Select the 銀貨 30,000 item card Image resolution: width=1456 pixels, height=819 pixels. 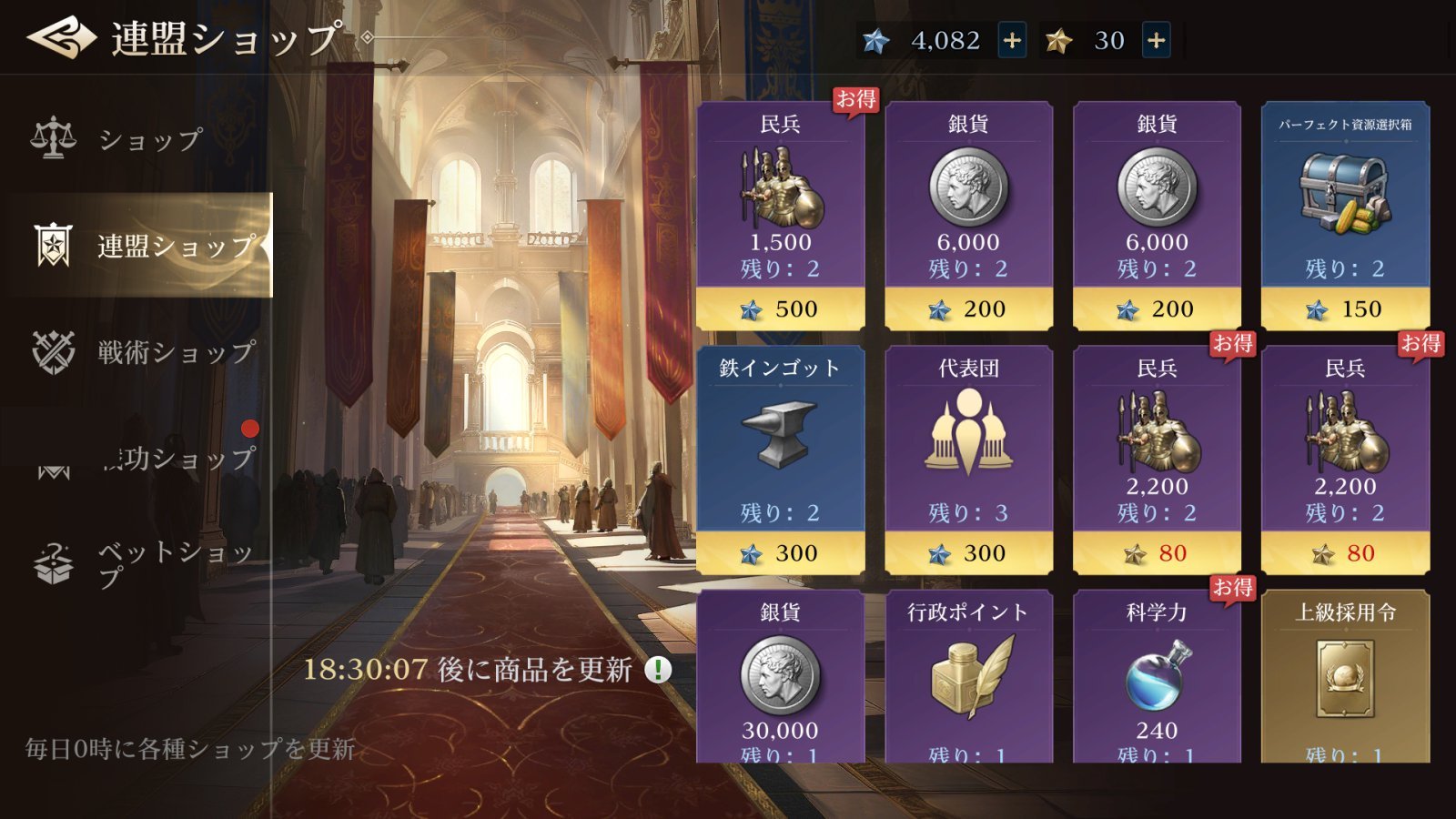tap(780, 678)
